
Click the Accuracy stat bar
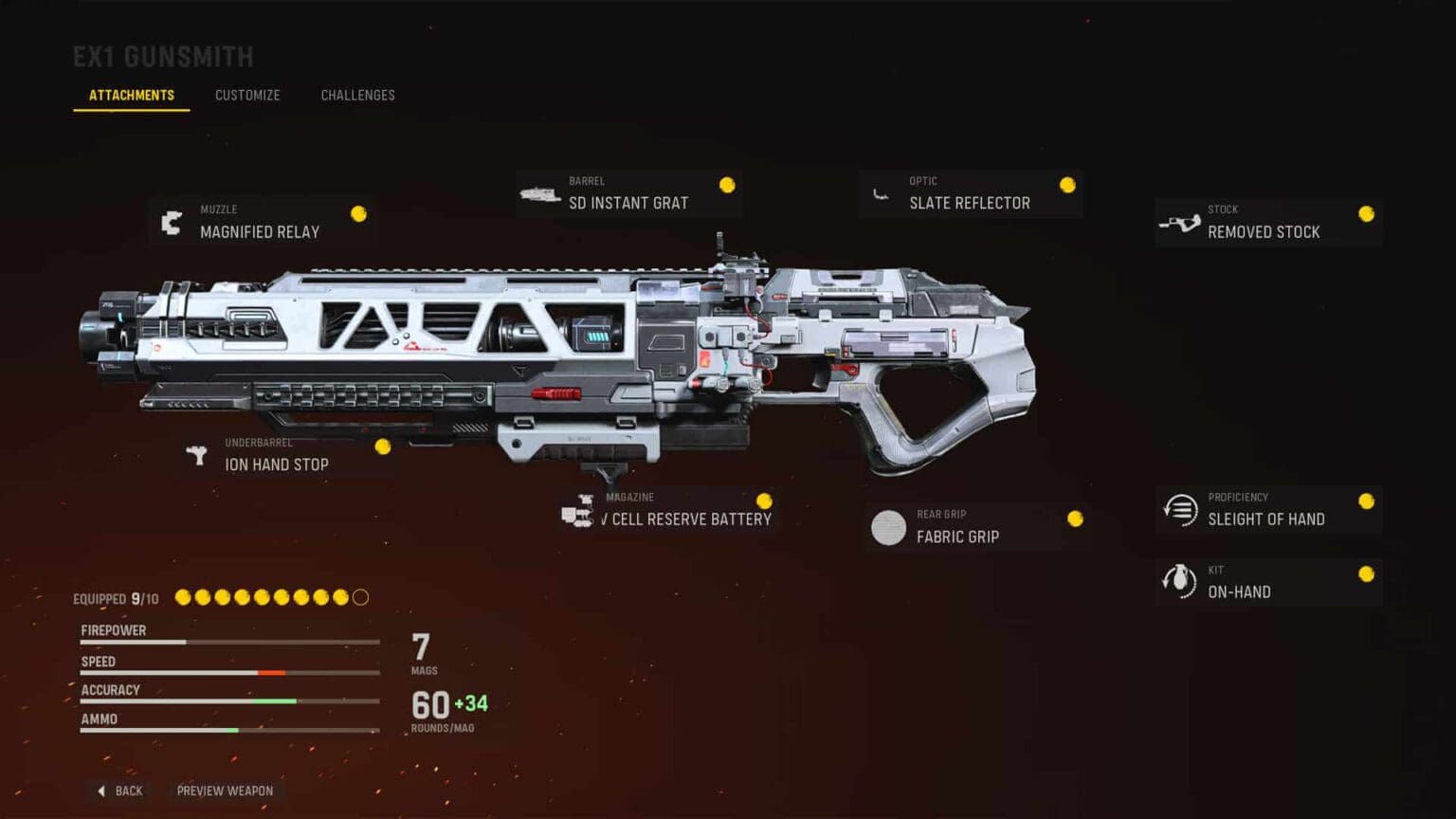[x=227, y=701]
